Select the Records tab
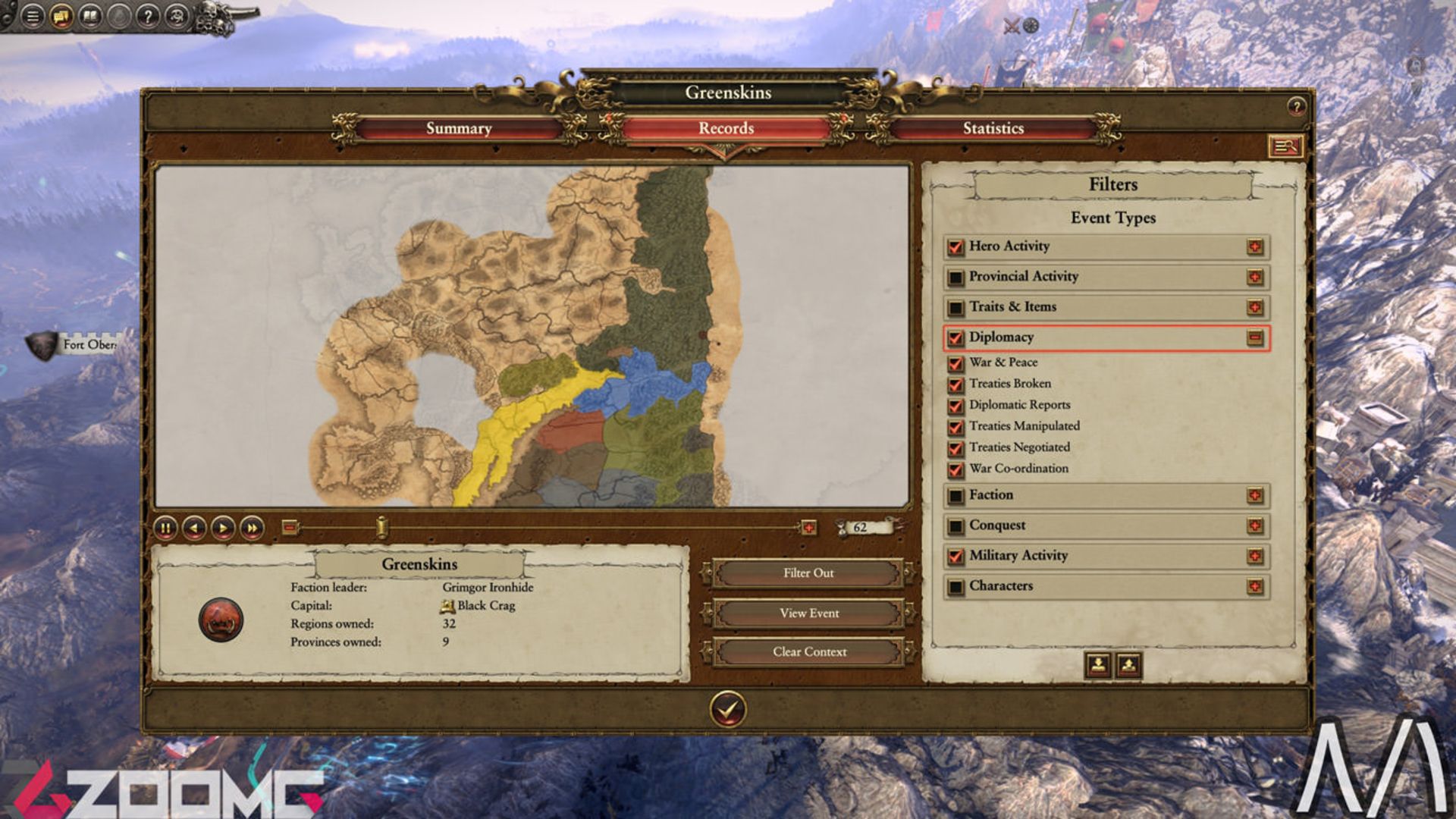 pyautogui.click(x=726, y=128)
